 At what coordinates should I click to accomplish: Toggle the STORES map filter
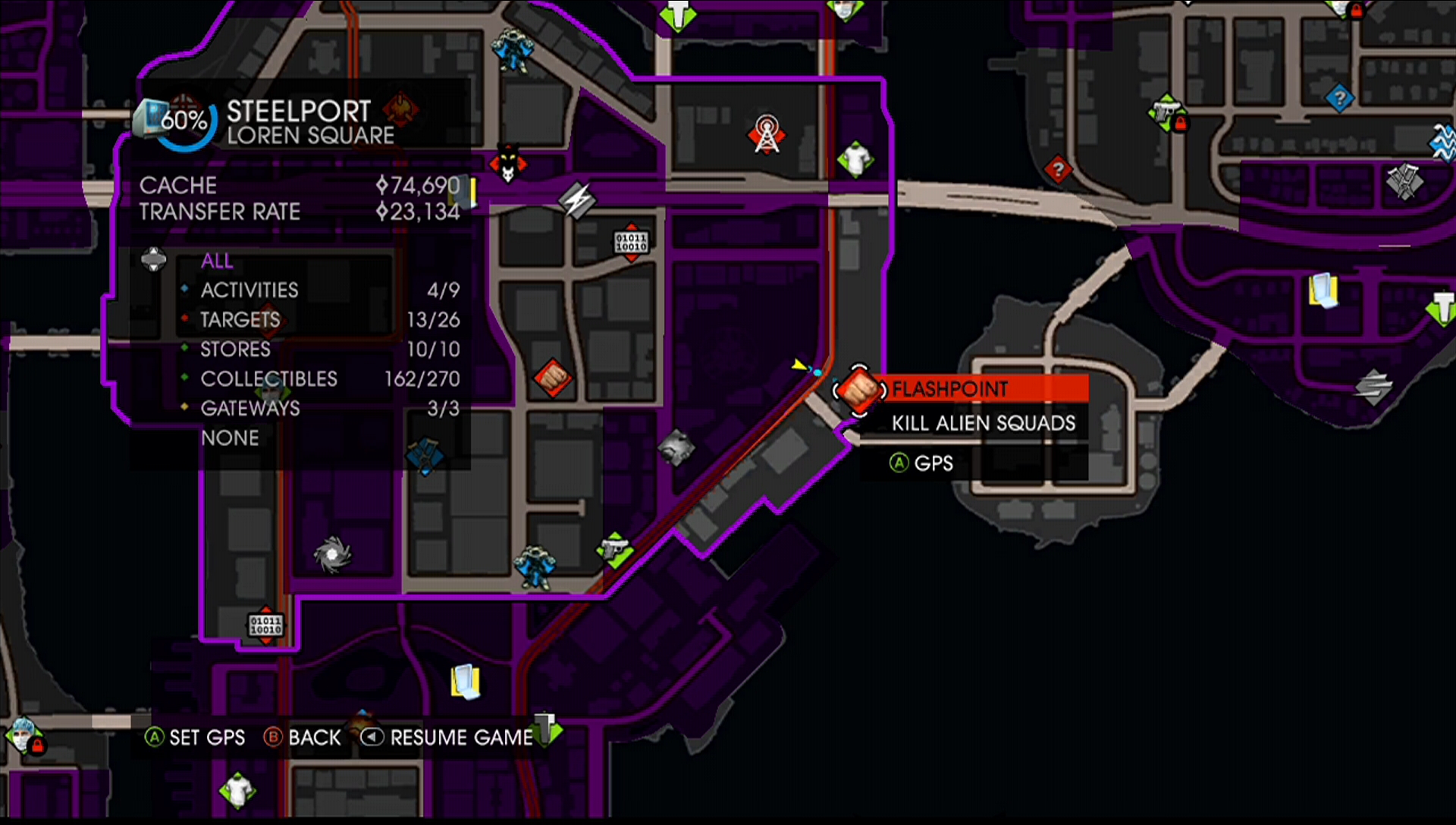[x=235, y=350]
